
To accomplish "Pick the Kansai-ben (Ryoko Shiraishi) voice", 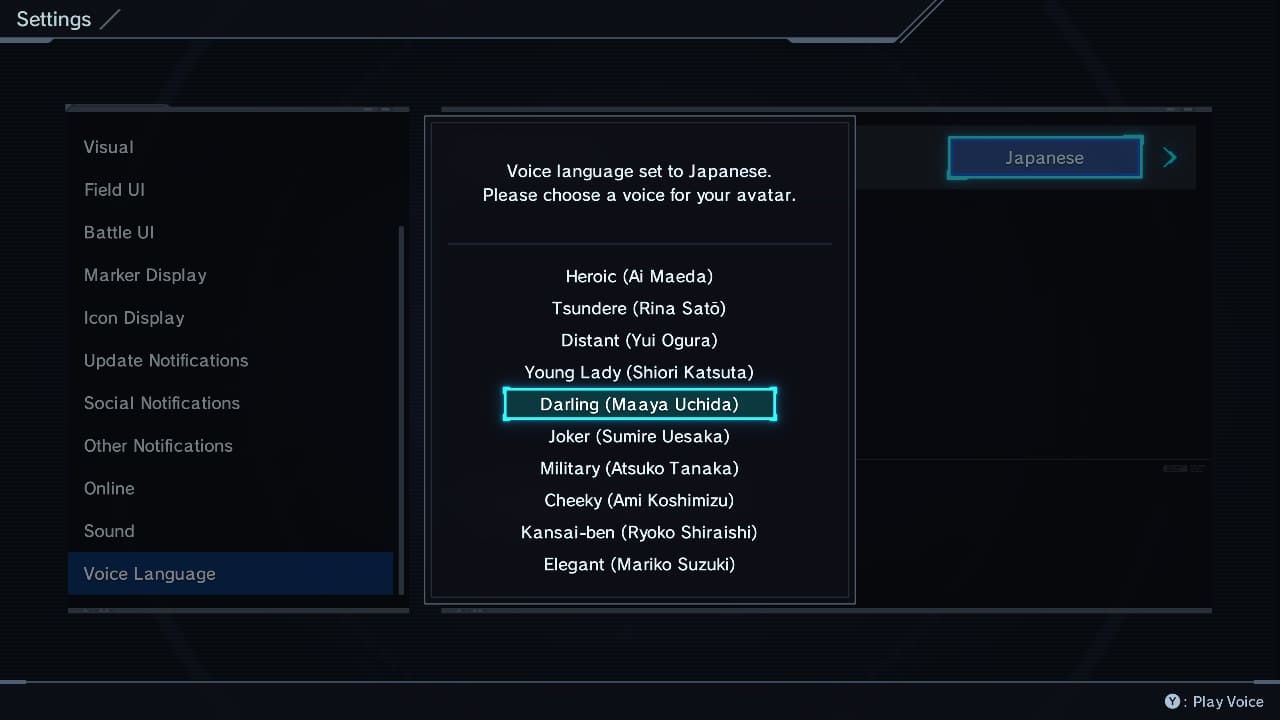I will coord(639,532).
